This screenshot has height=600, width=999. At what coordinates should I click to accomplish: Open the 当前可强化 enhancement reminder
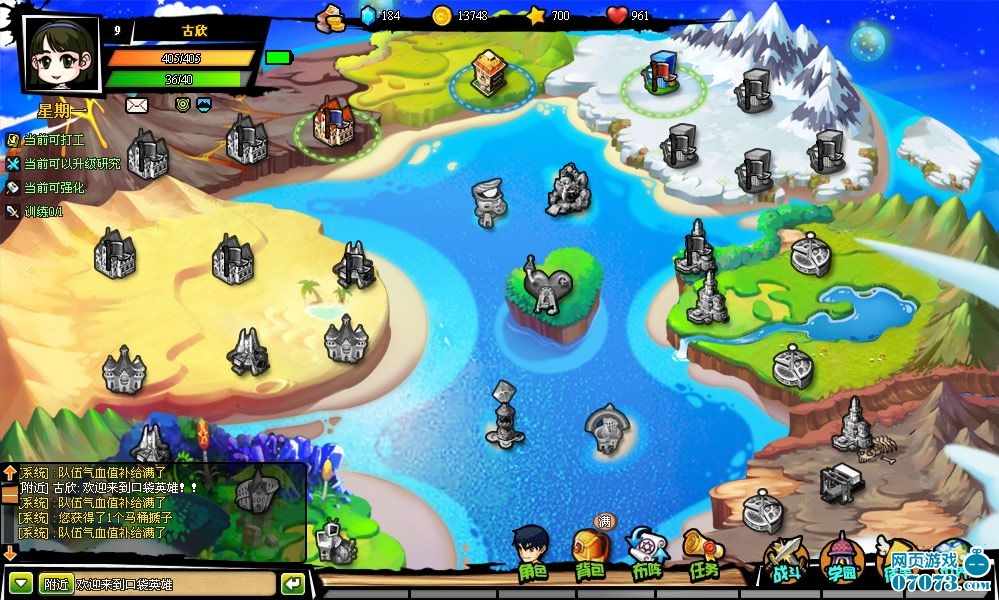point(52,187)
